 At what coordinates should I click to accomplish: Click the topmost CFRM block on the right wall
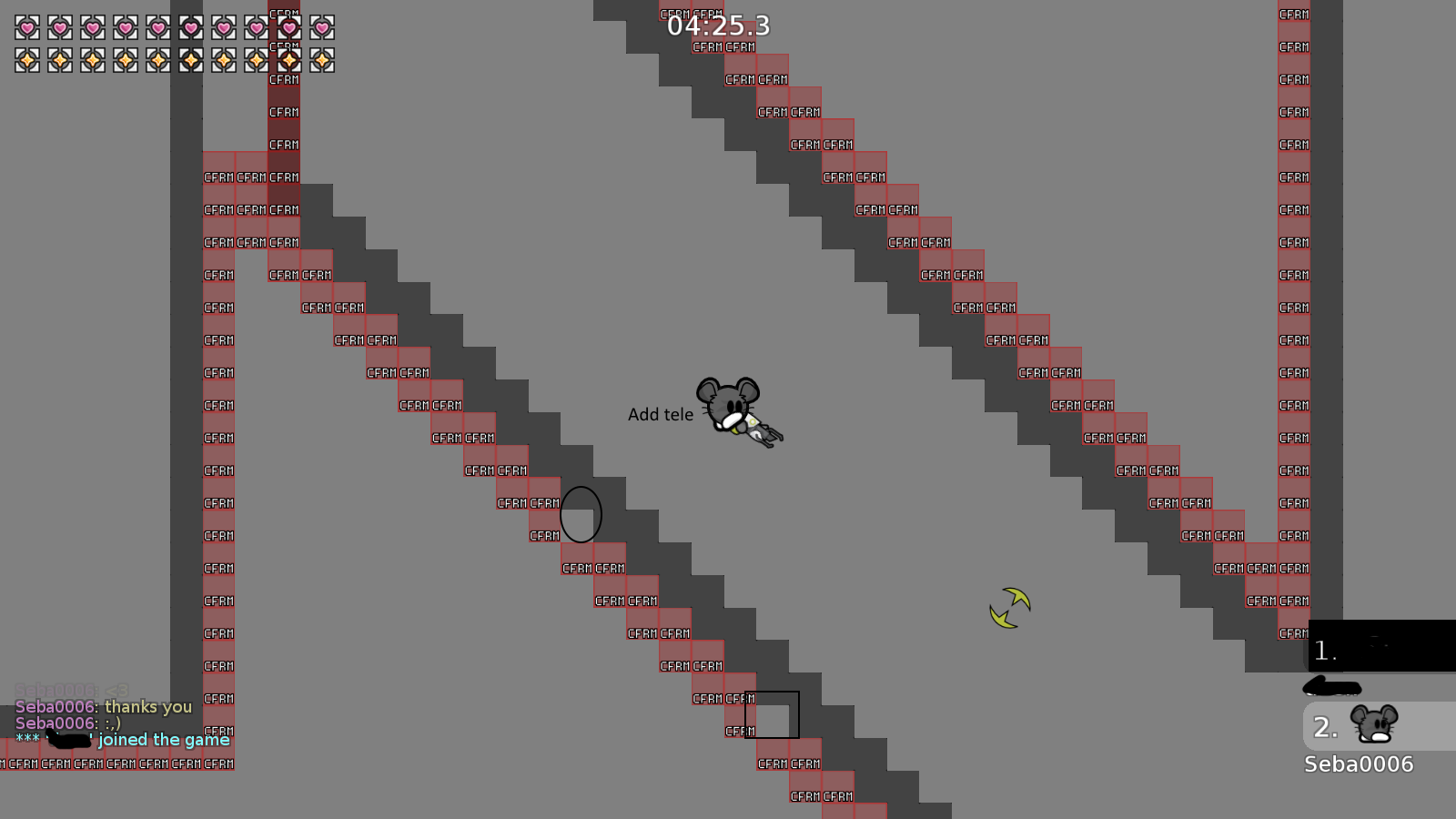pos(1293,14)
